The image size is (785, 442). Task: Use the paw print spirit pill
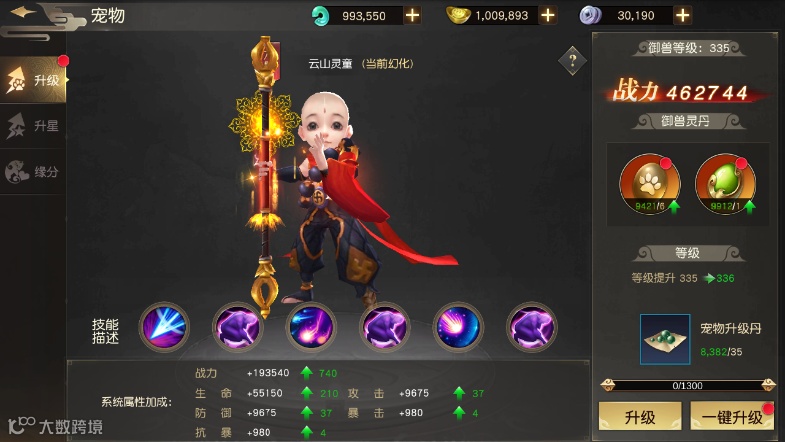pyautogui.click(x=649, y=180)
